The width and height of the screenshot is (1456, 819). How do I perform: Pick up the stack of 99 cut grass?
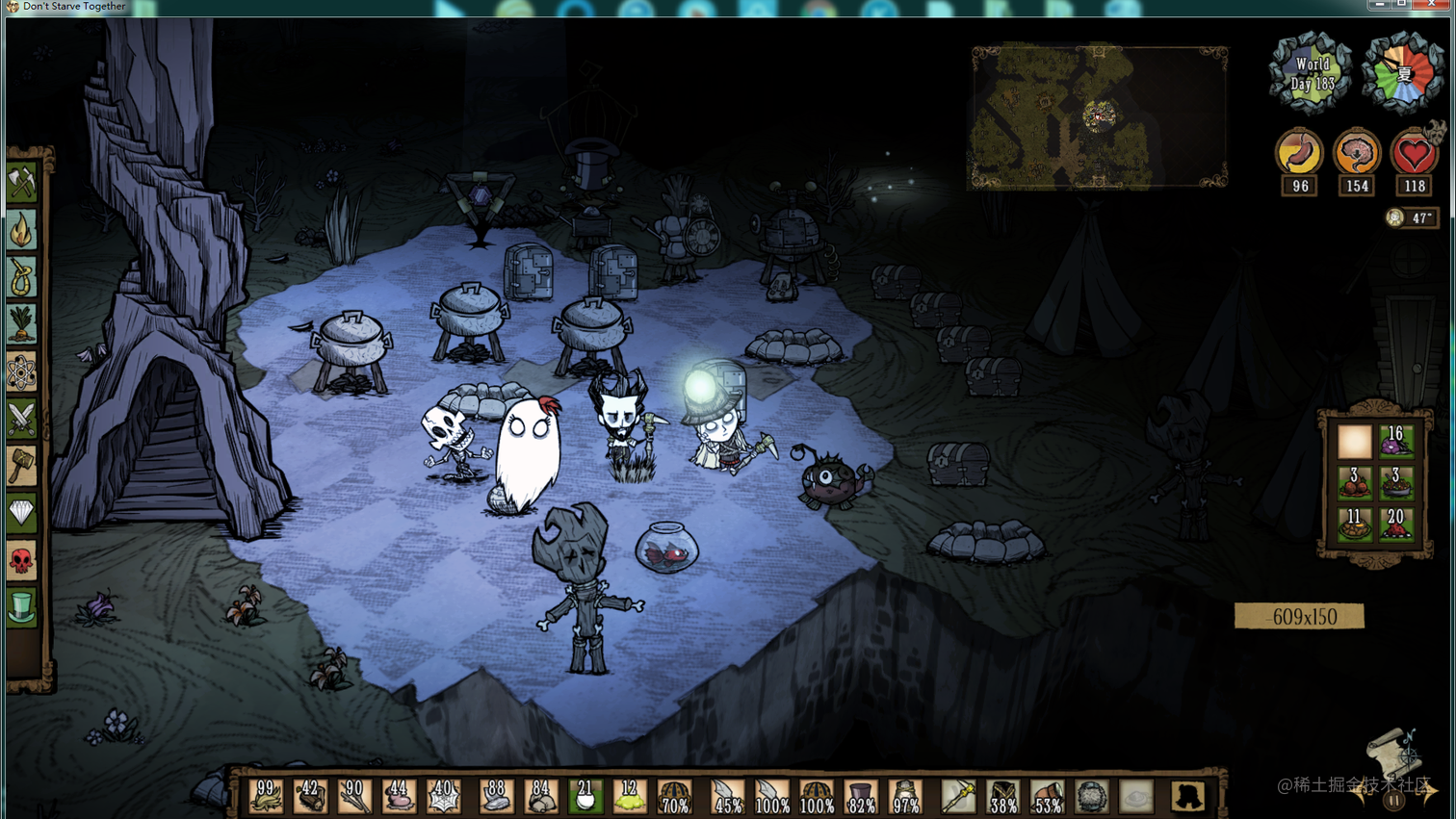(x=266, y=797)
